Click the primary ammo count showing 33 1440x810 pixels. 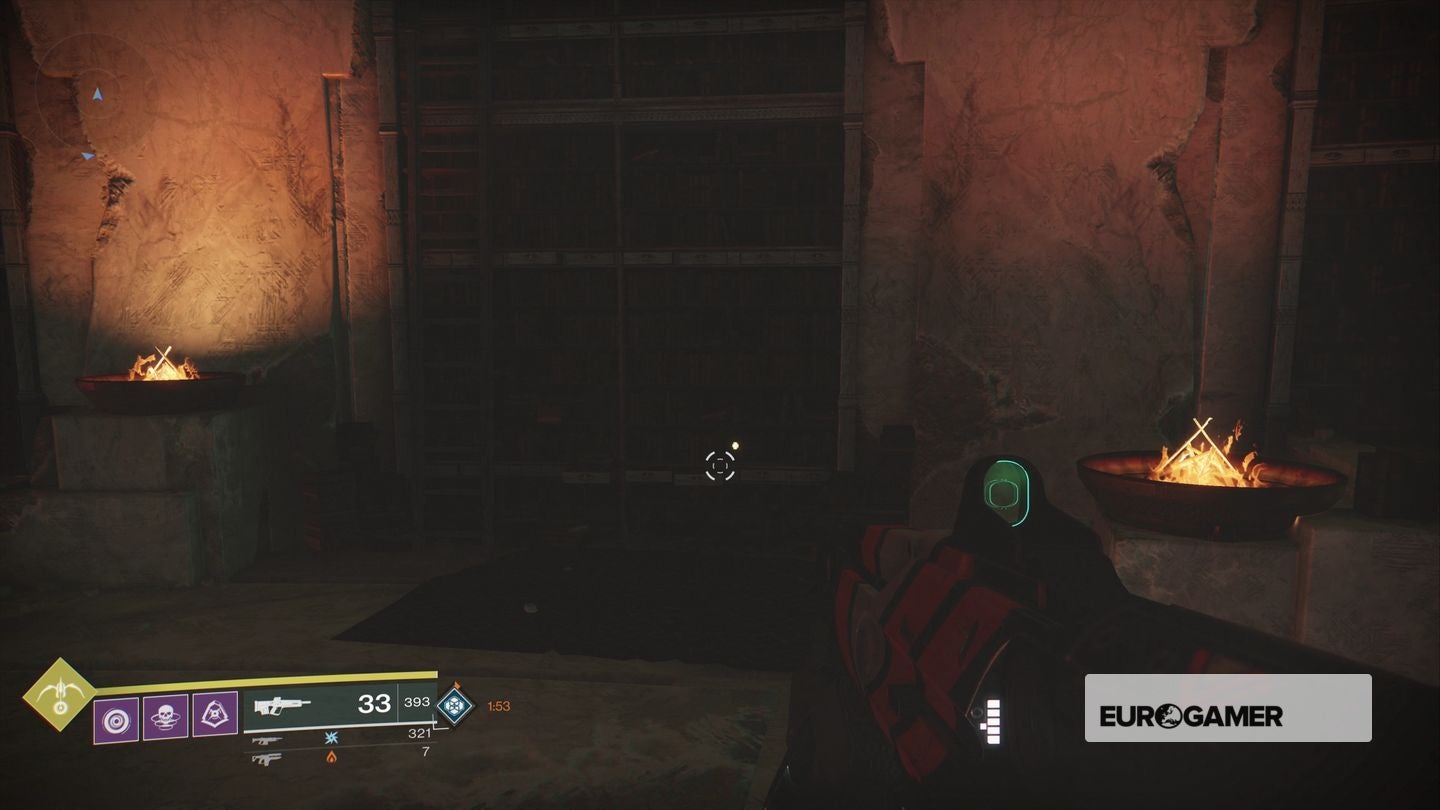point(376,703)
